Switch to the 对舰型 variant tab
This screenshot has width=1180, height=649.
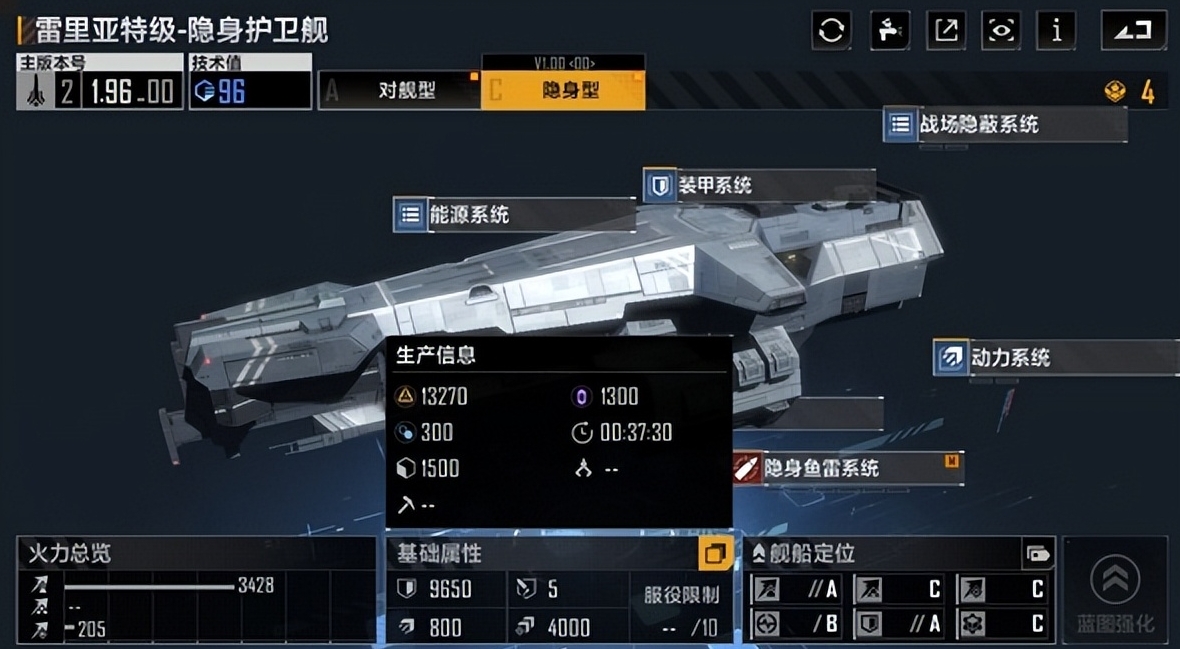pyautogui.click(x=400, y=91)
